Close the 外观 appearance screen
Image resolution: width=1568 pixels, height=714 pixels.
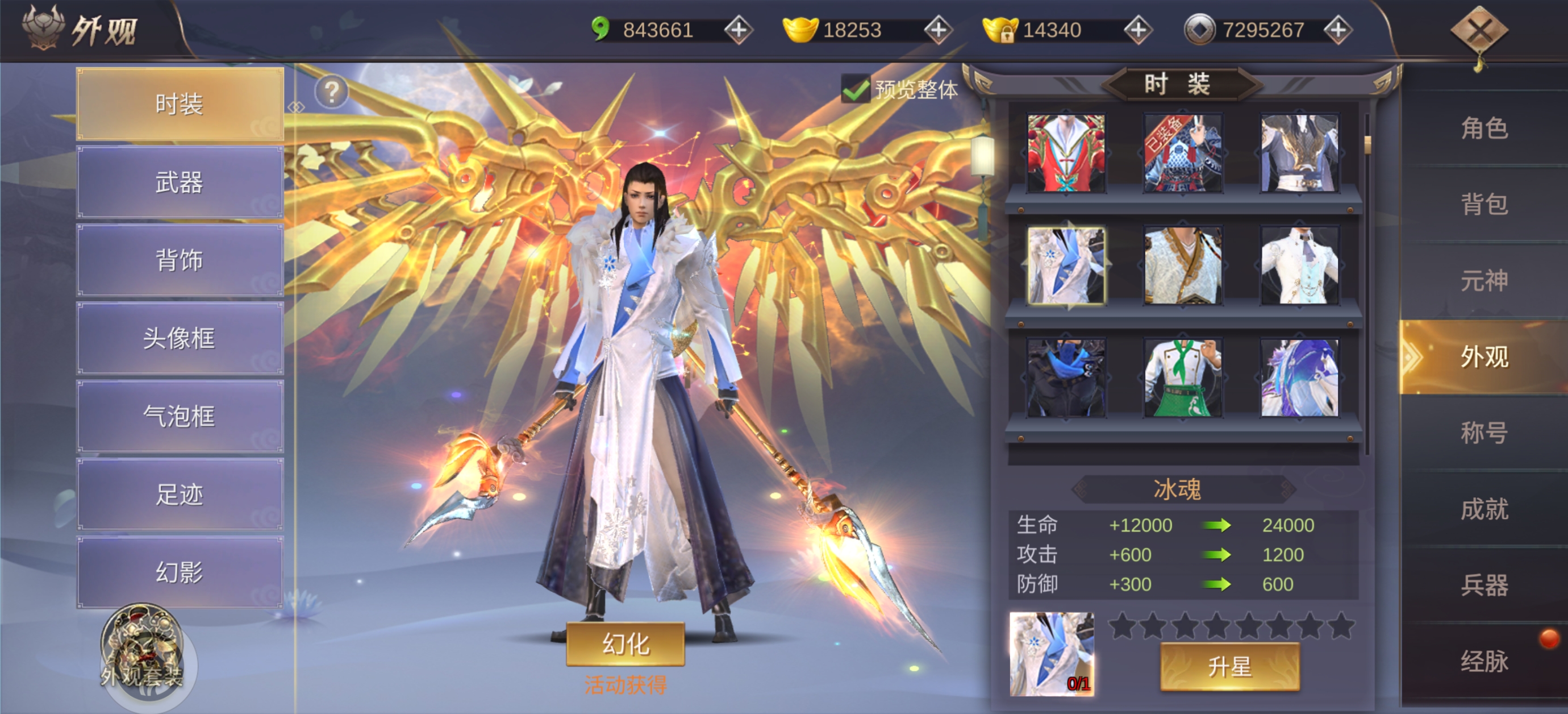(x=1479, y=31)
